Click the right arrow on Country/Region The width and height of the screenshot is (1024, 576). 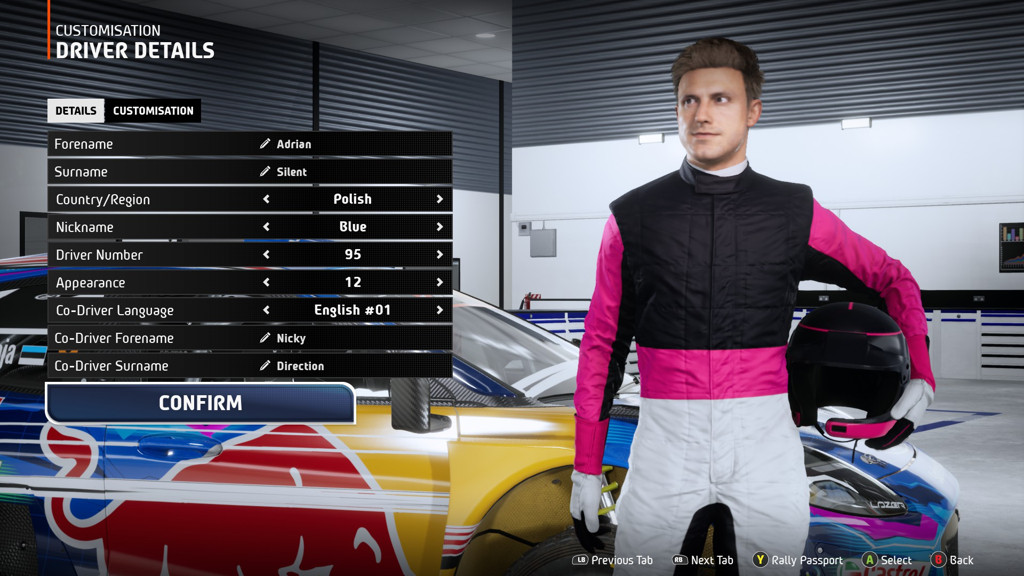pyautogui.click(x=439, y=199)
